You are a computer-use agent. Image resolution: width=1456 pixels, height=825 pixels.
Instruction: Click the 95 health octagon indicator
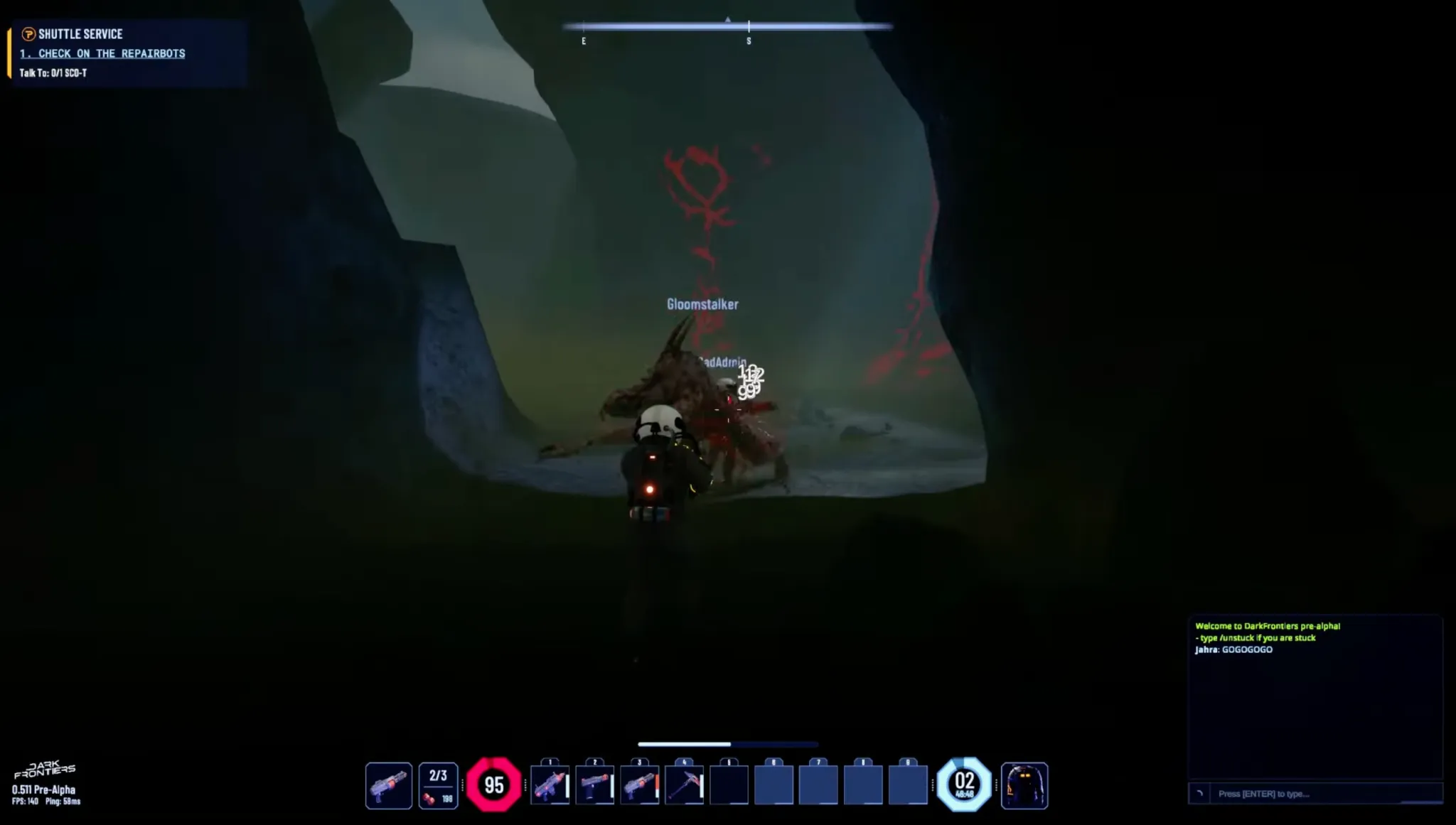[x=496, y=783]
